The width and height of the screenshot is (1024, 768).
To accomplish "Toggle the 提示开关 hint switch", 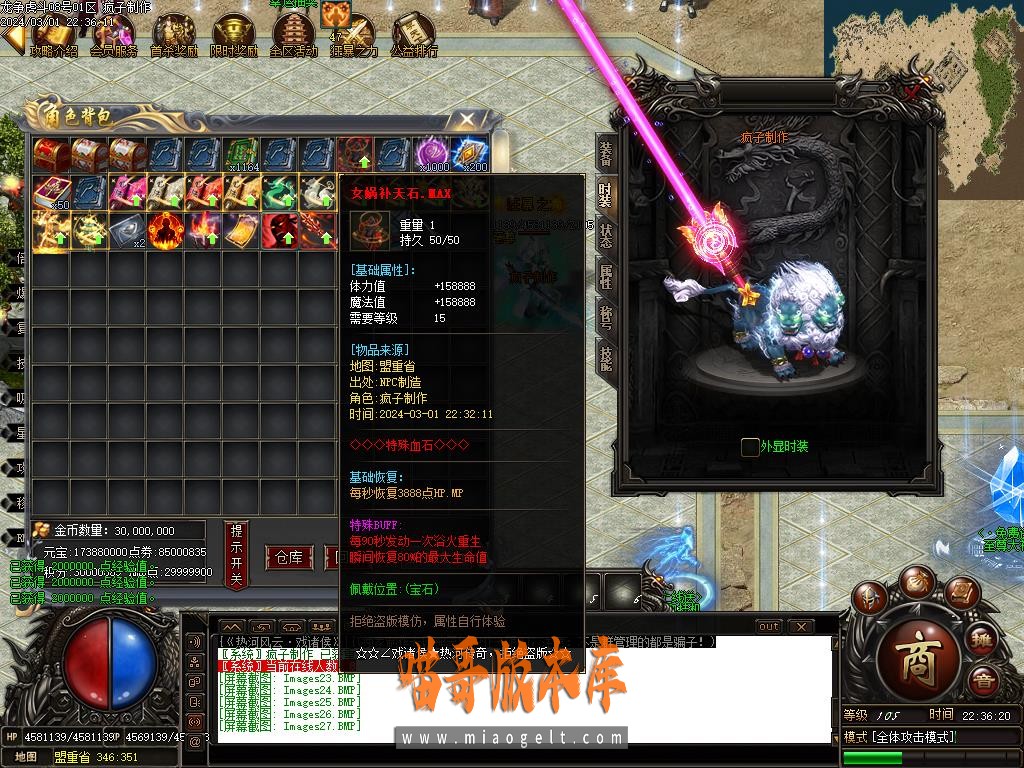I will click(x=236, y=554).
